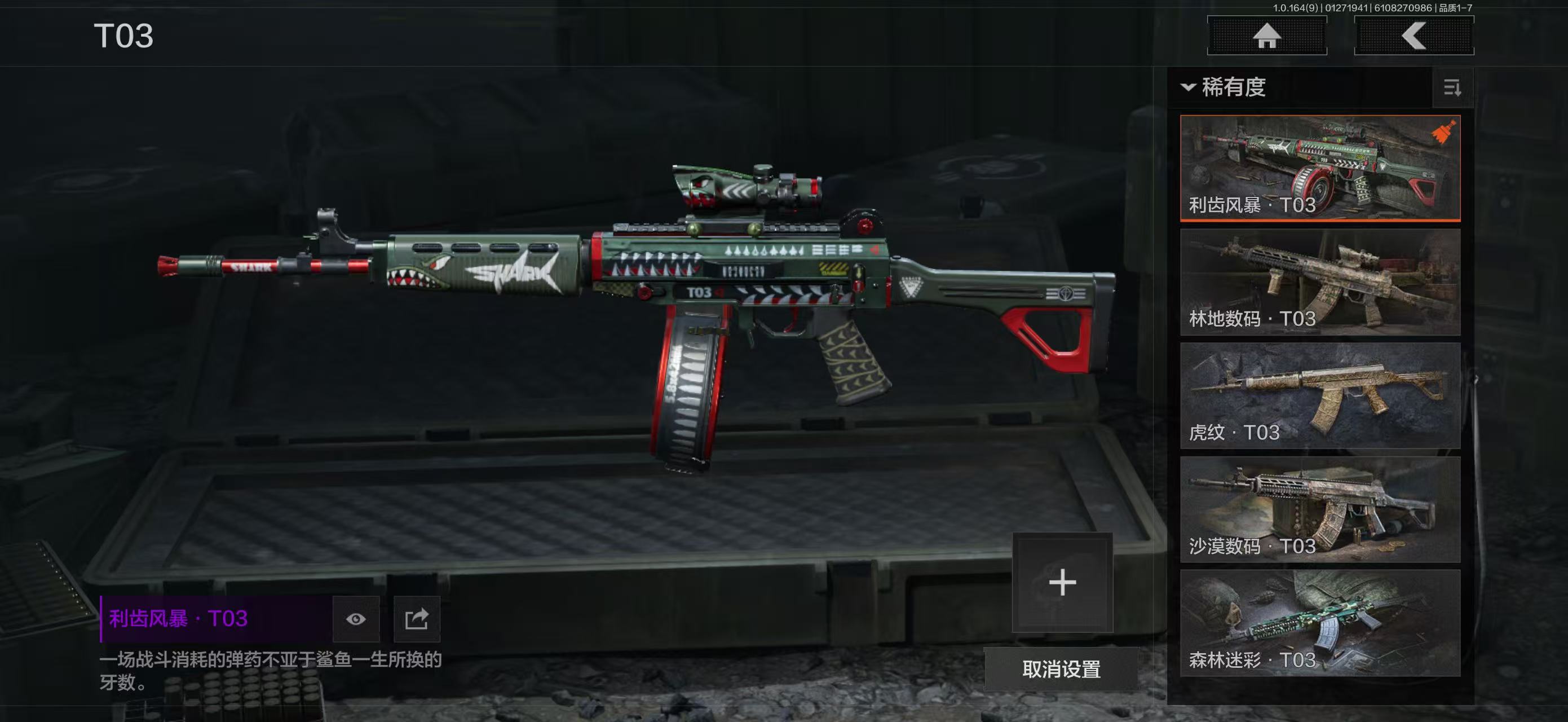The width and height of the screenshot is (1568, 722).
Task: Toggle the eye preview icon
Action: (x=356, y=619)
